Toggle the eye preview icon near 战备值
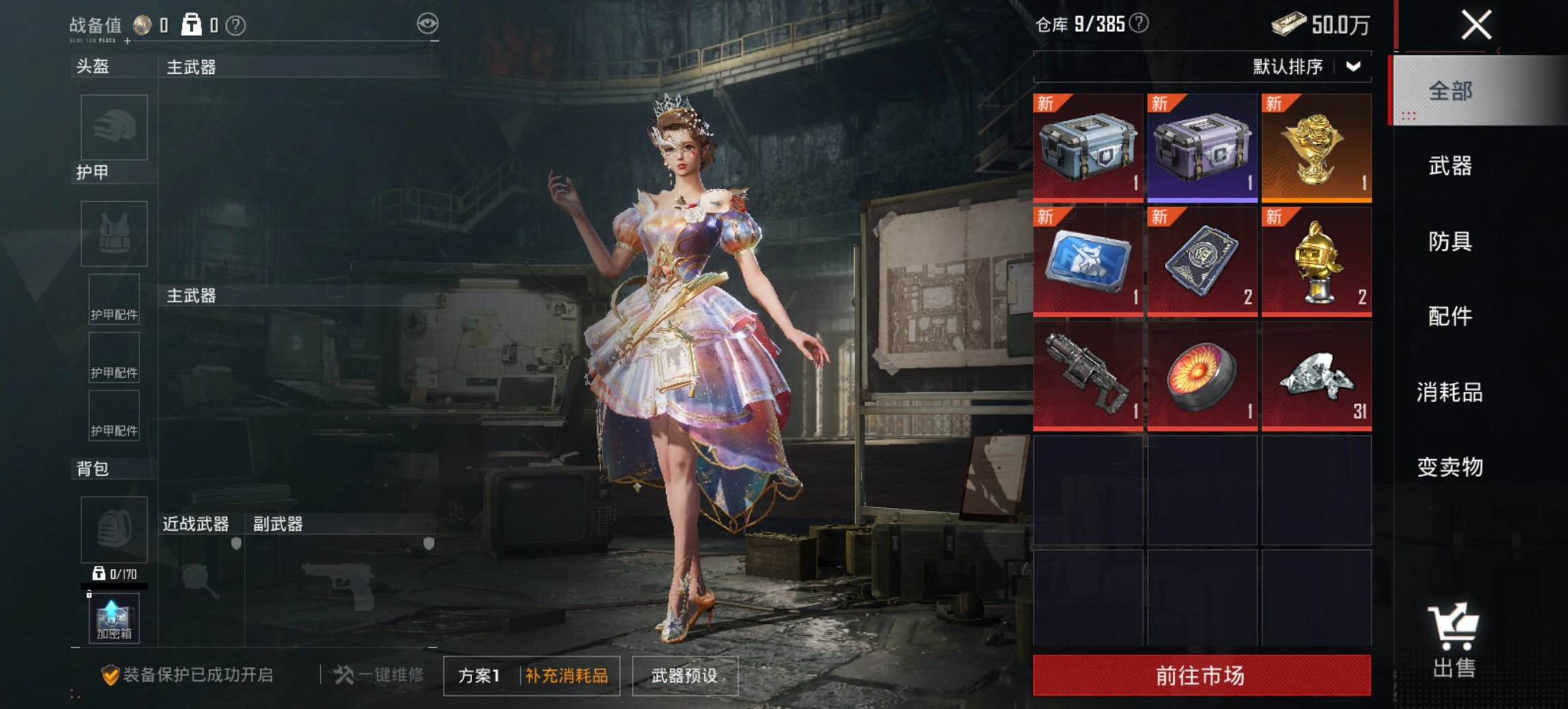Viewport: 1568px width, 709px height. 428,23
